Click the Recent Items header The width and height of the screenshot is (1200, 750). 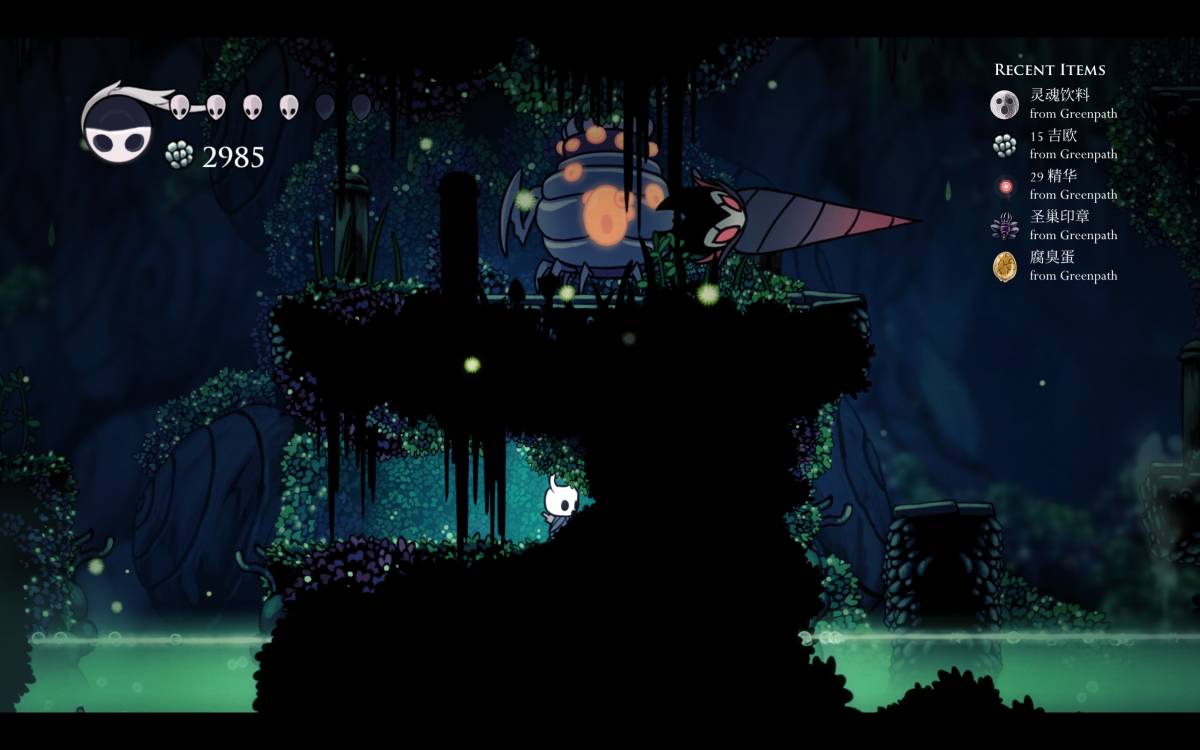click(1049, 70)
